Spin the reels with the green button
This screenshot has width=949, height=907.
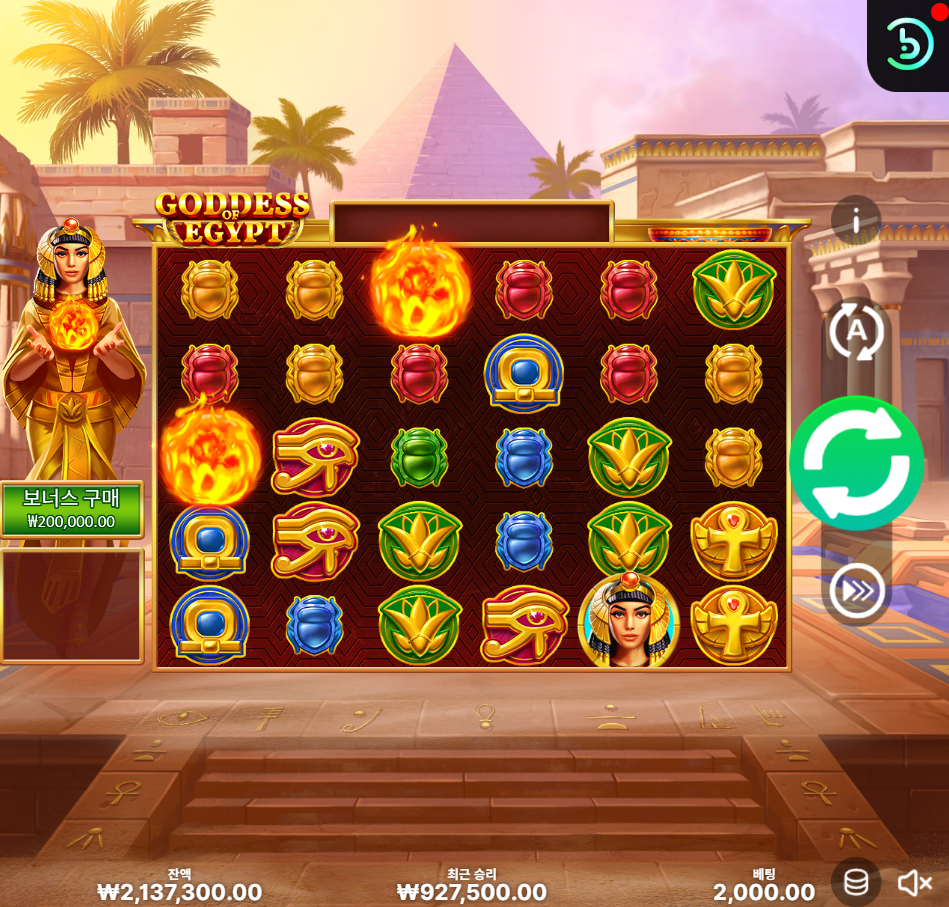point(856,463)
